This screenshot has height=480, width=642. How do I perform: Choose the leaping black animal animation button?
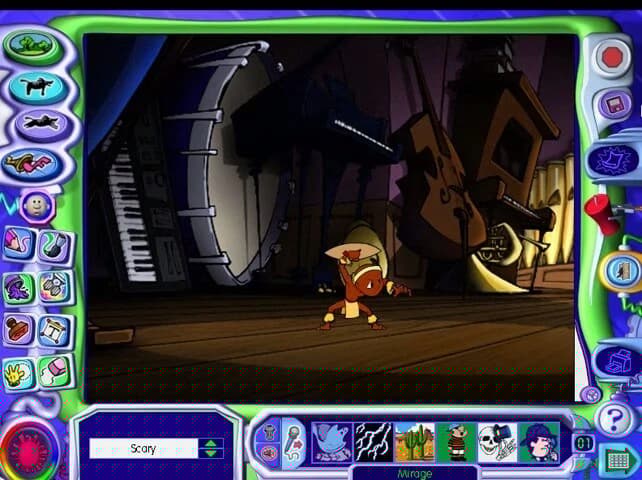pyautogui.click(x=39, y=124)
